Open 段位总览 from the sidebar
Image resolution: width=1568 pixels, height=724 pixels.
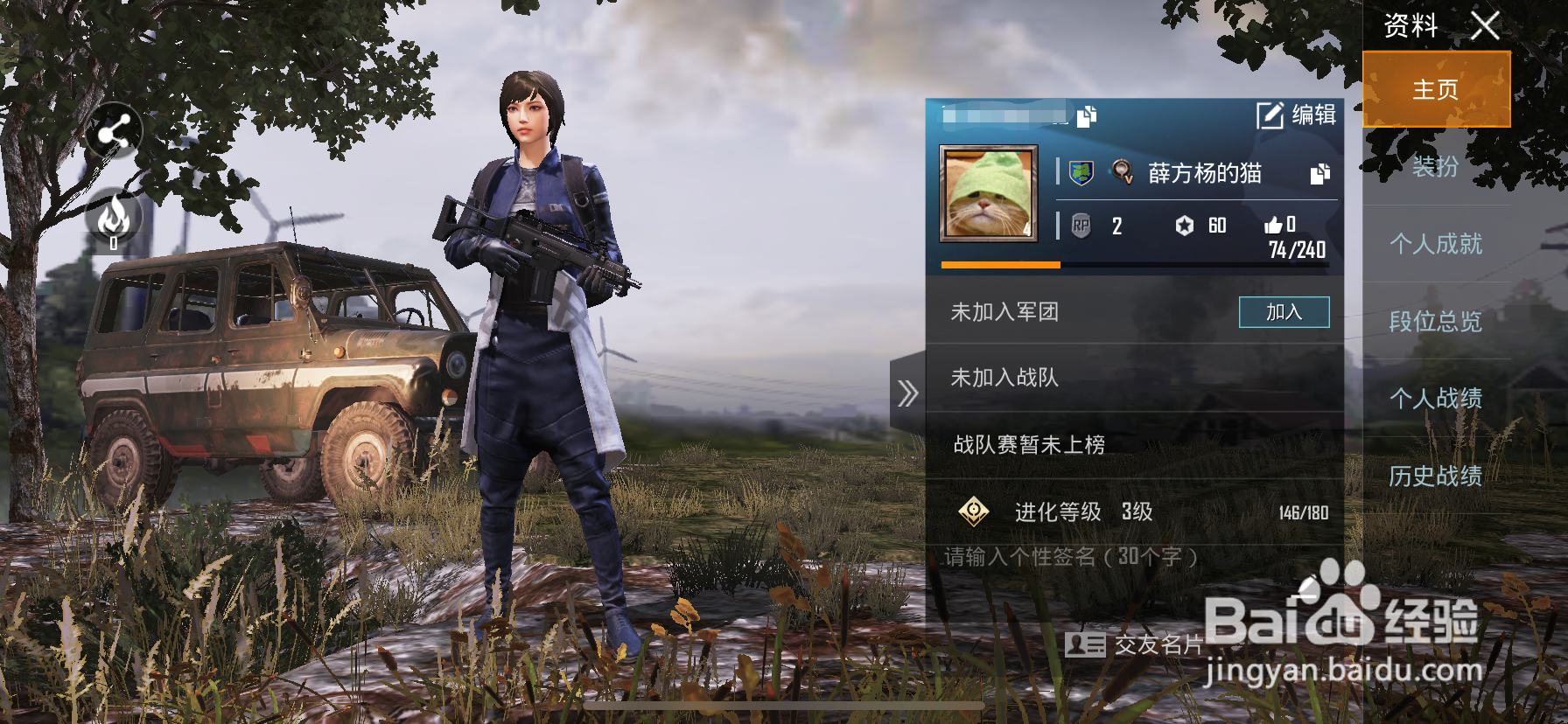[1436, 323]
